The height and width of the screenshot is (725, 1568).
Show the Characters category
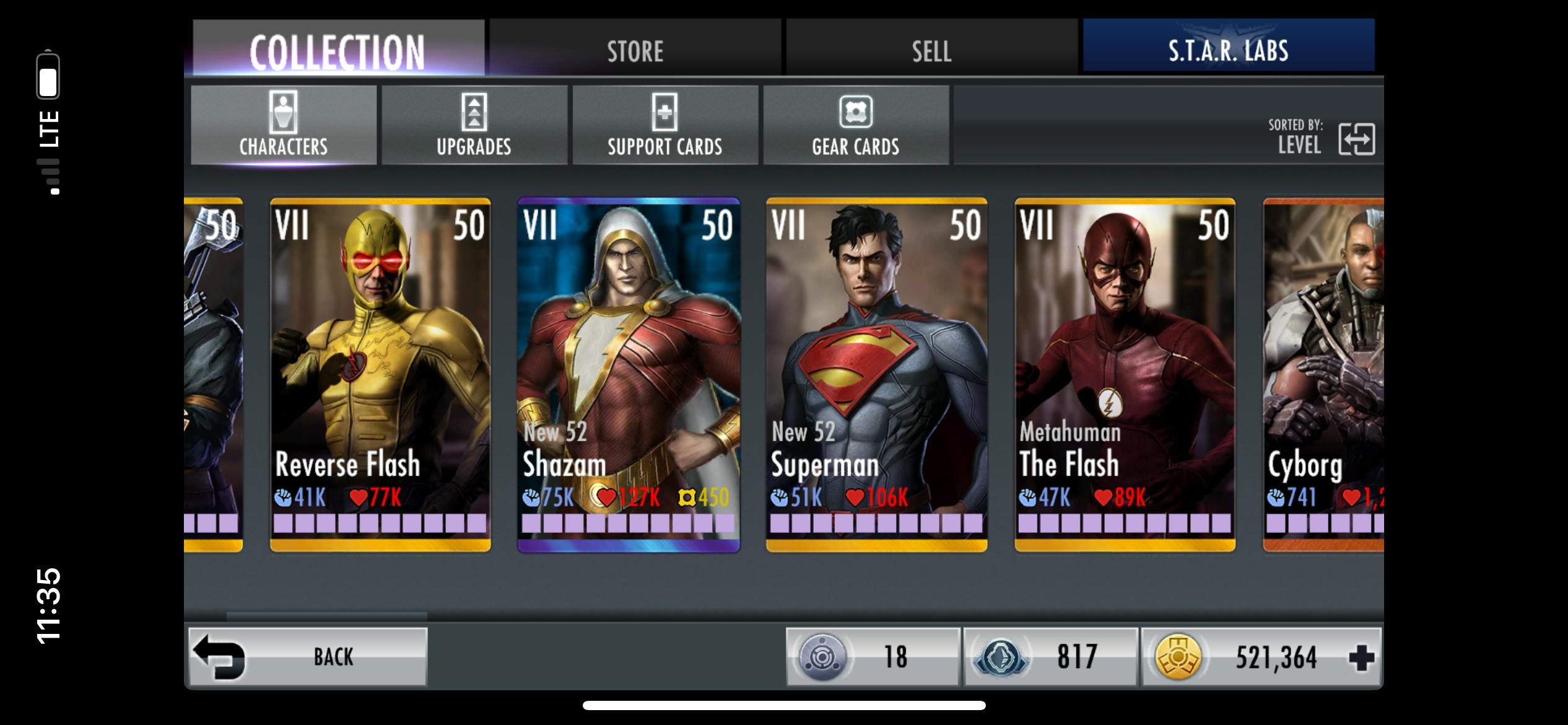[x=284, y=125]
